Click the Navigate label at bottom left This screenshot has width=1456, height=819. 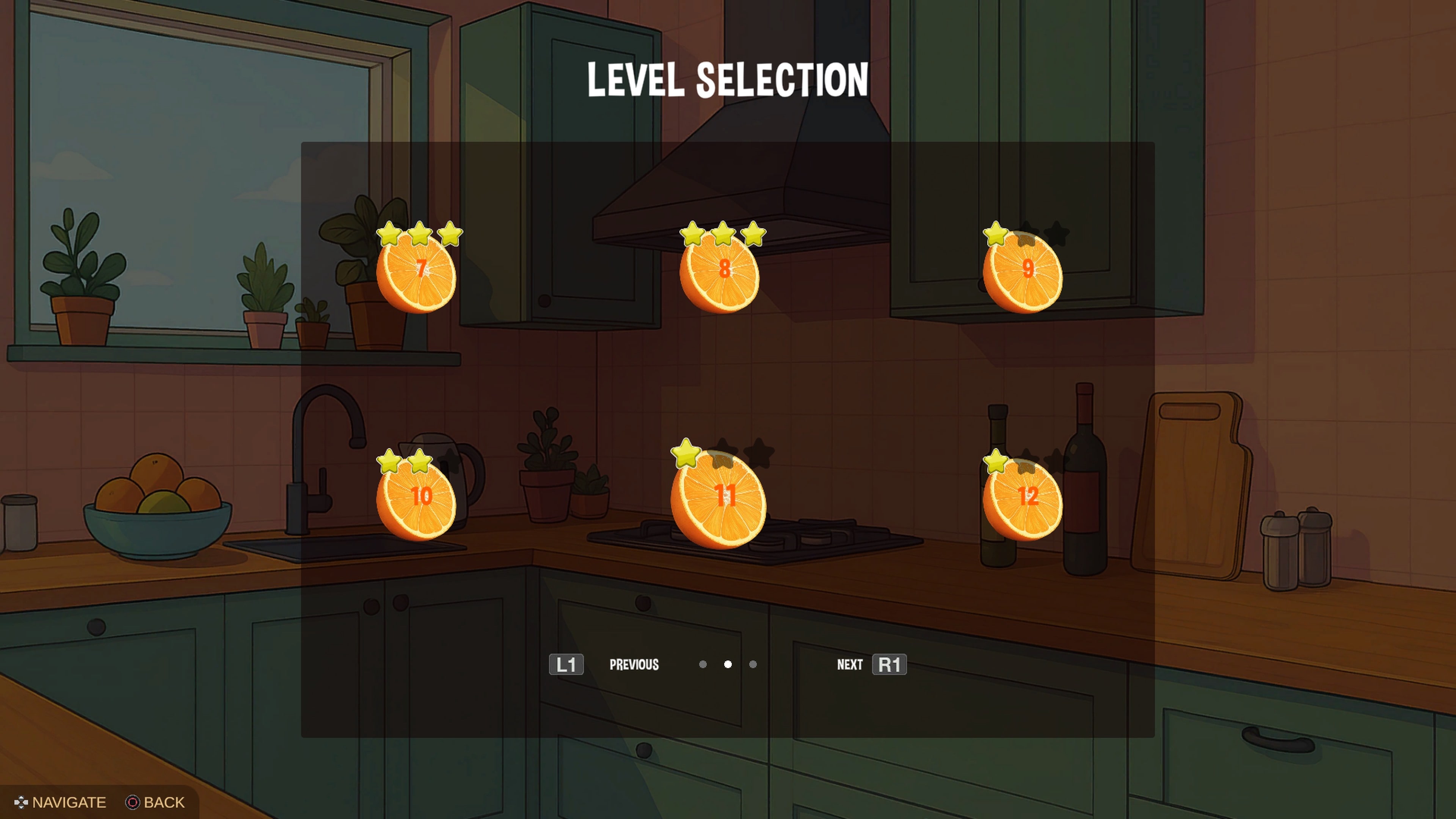point(69,803)
